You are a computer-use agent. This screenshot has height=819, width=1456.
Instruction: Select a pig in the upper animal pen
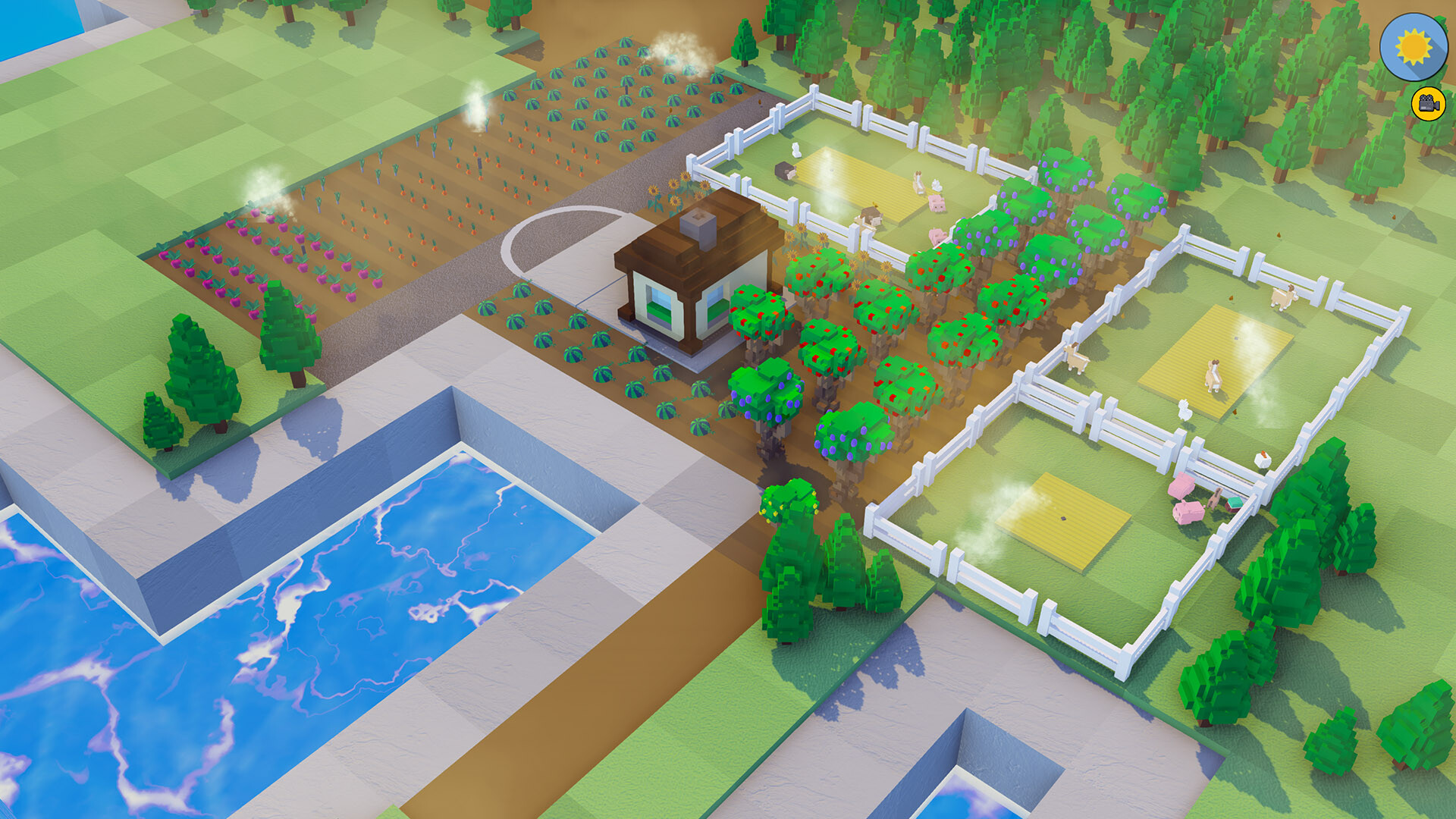tap(936, 202)
